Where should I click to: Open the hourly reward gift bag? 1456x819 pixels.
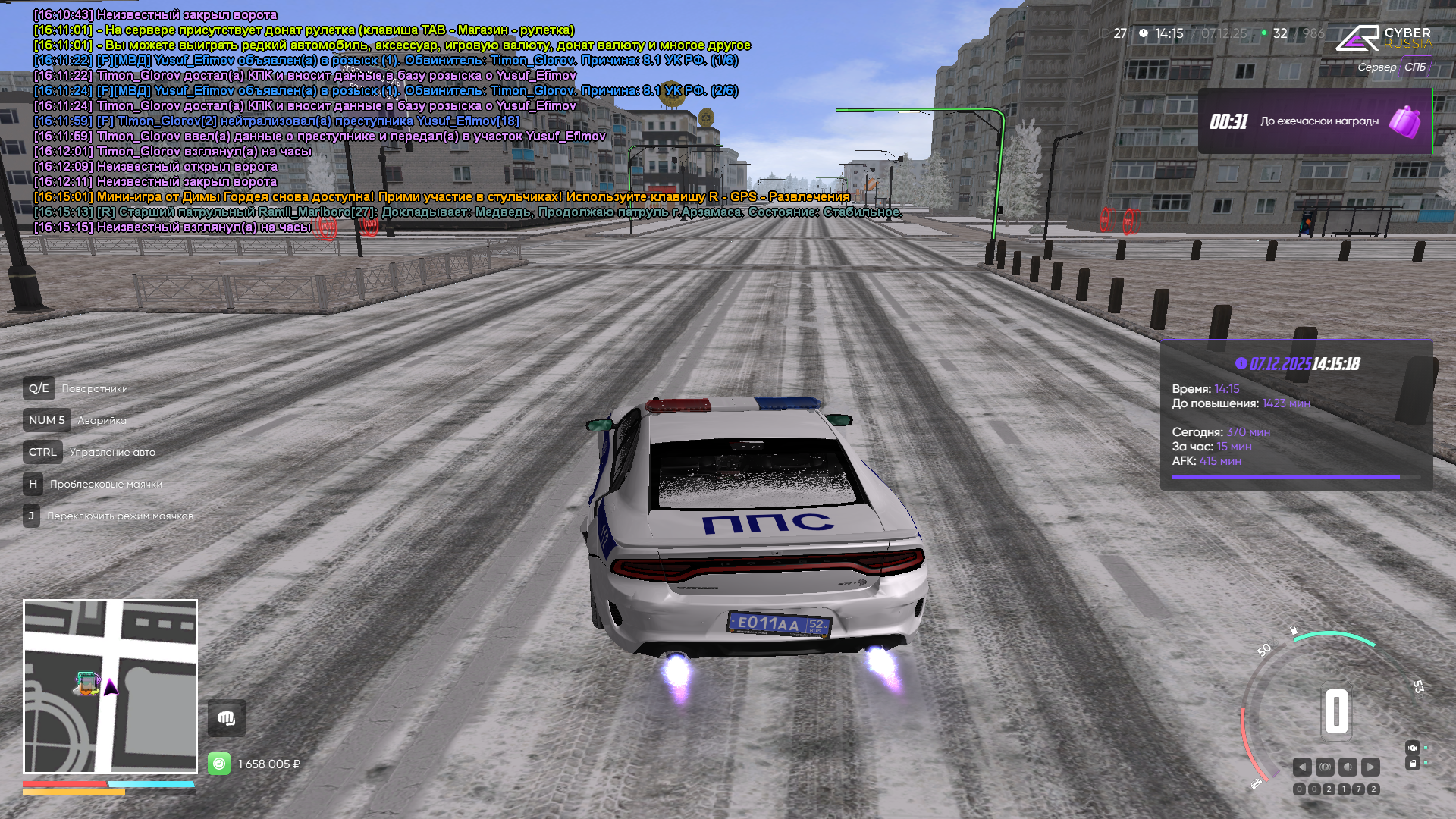[x=1404, y=121]
